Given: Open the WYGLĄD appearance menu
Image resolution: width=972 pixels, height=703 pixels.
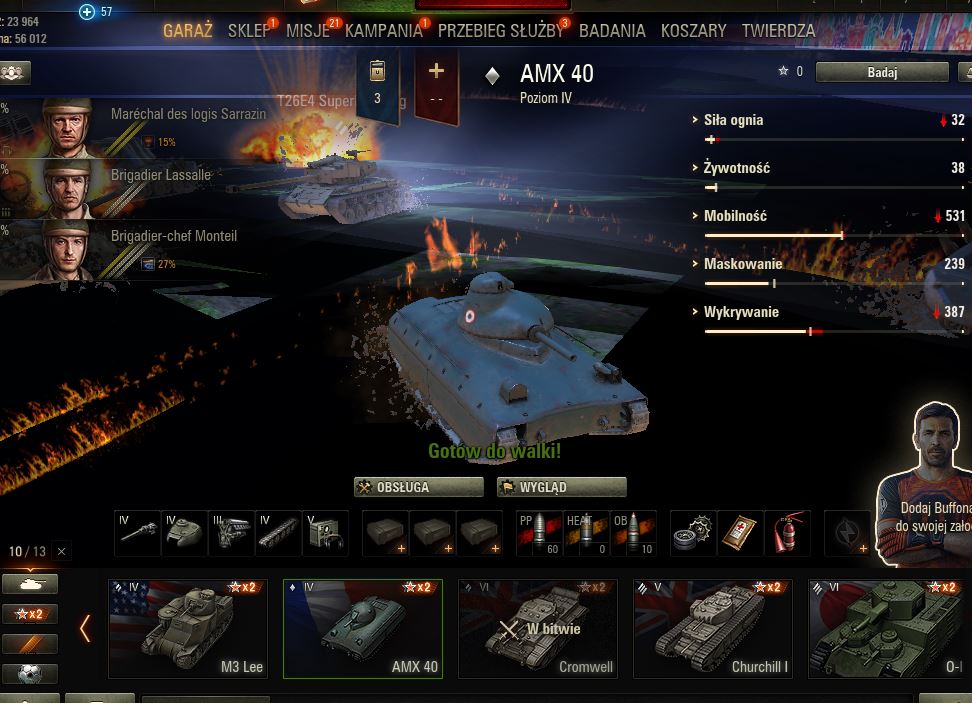Looking at the screenshot, I should coord(561,487).
